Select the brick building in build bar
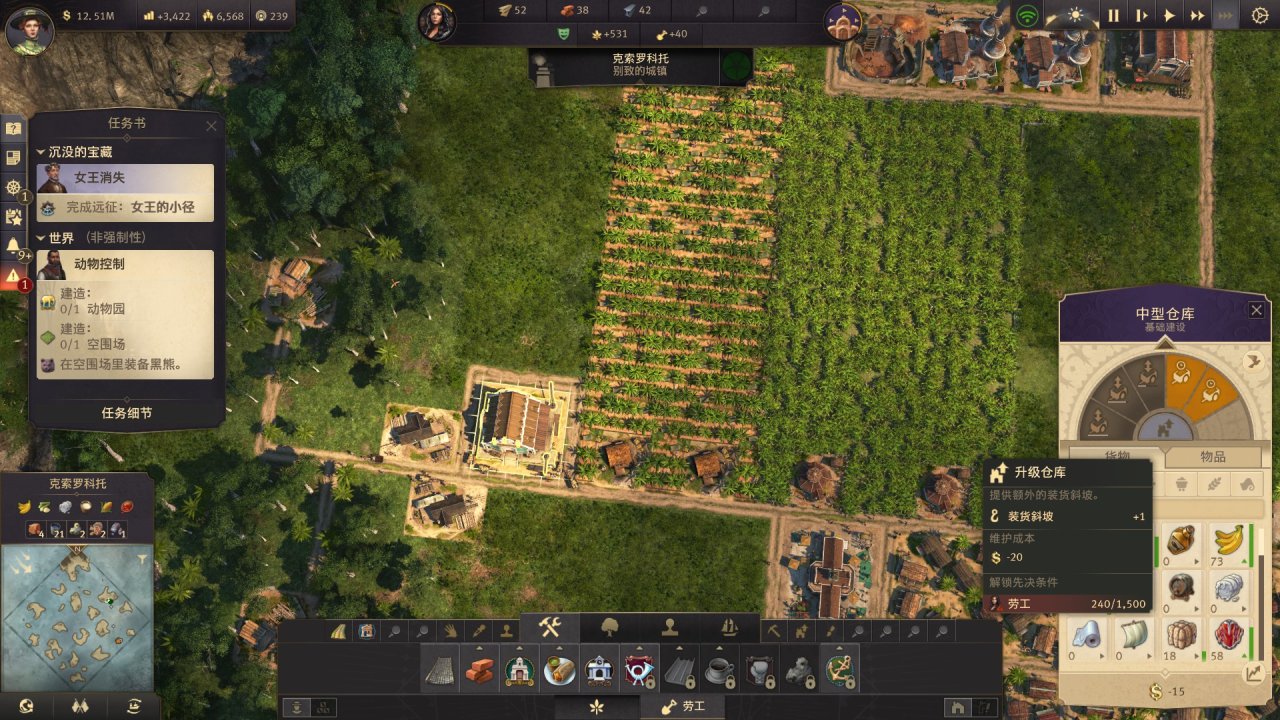Screen dimensions: 1280x720 (x=479, y=669)
